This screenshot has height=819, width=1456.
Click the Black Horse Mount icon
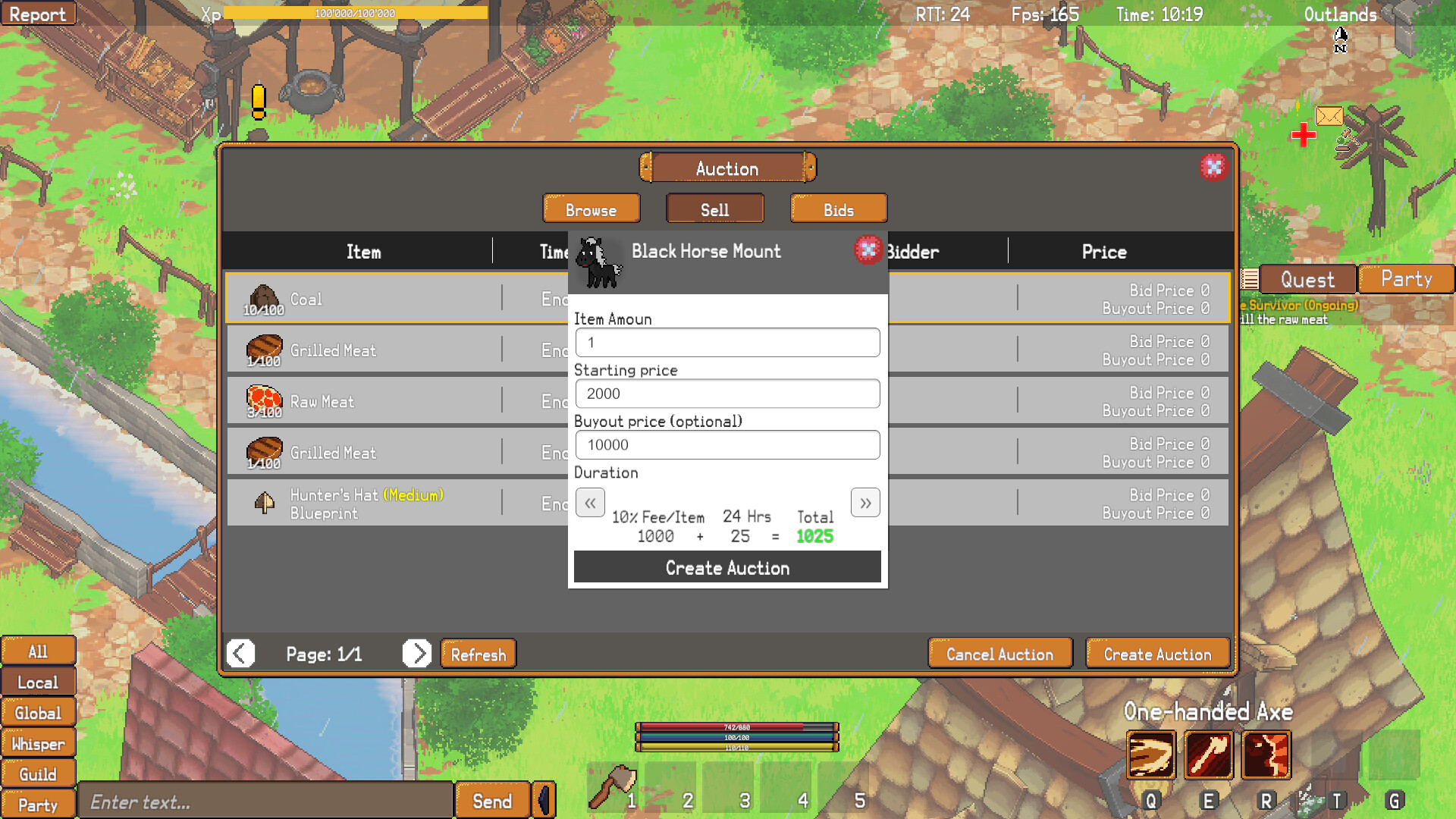pyautogui.click(x=598, y=265)
